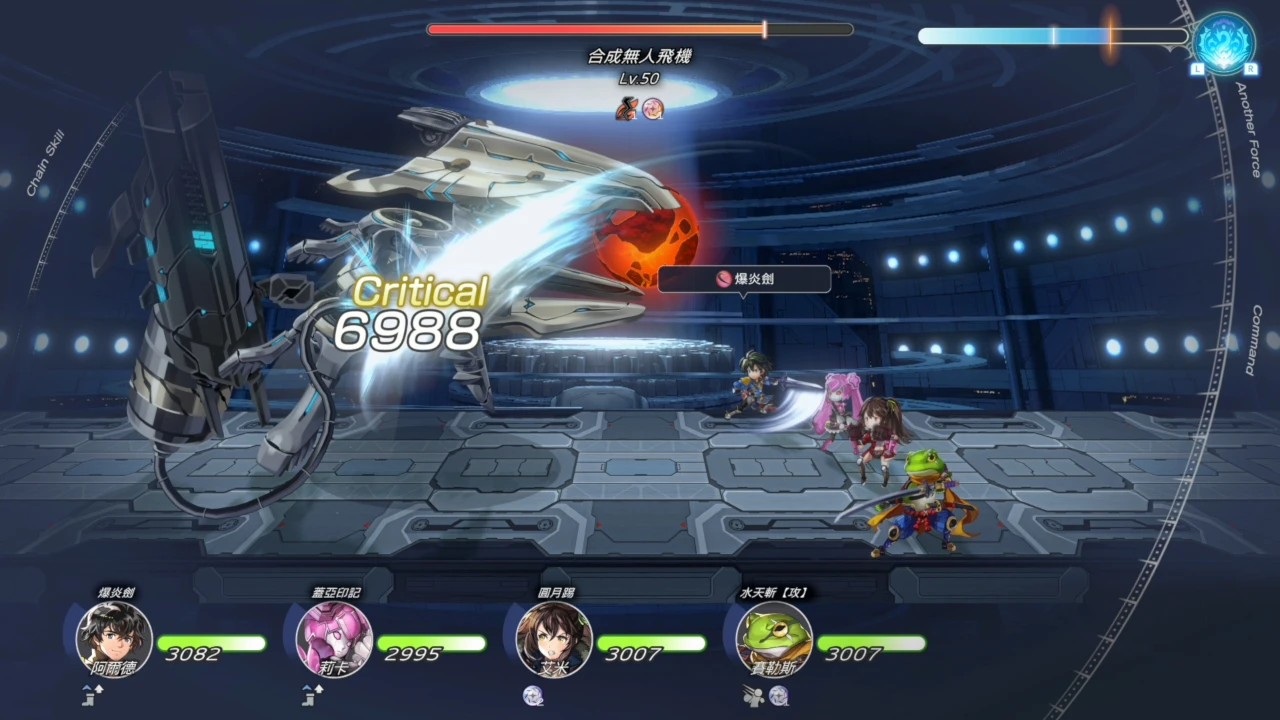Pick the frog Cyrus portrait (賽勒斯)
Screen dimensions: 1280x720
coord(774,638)
